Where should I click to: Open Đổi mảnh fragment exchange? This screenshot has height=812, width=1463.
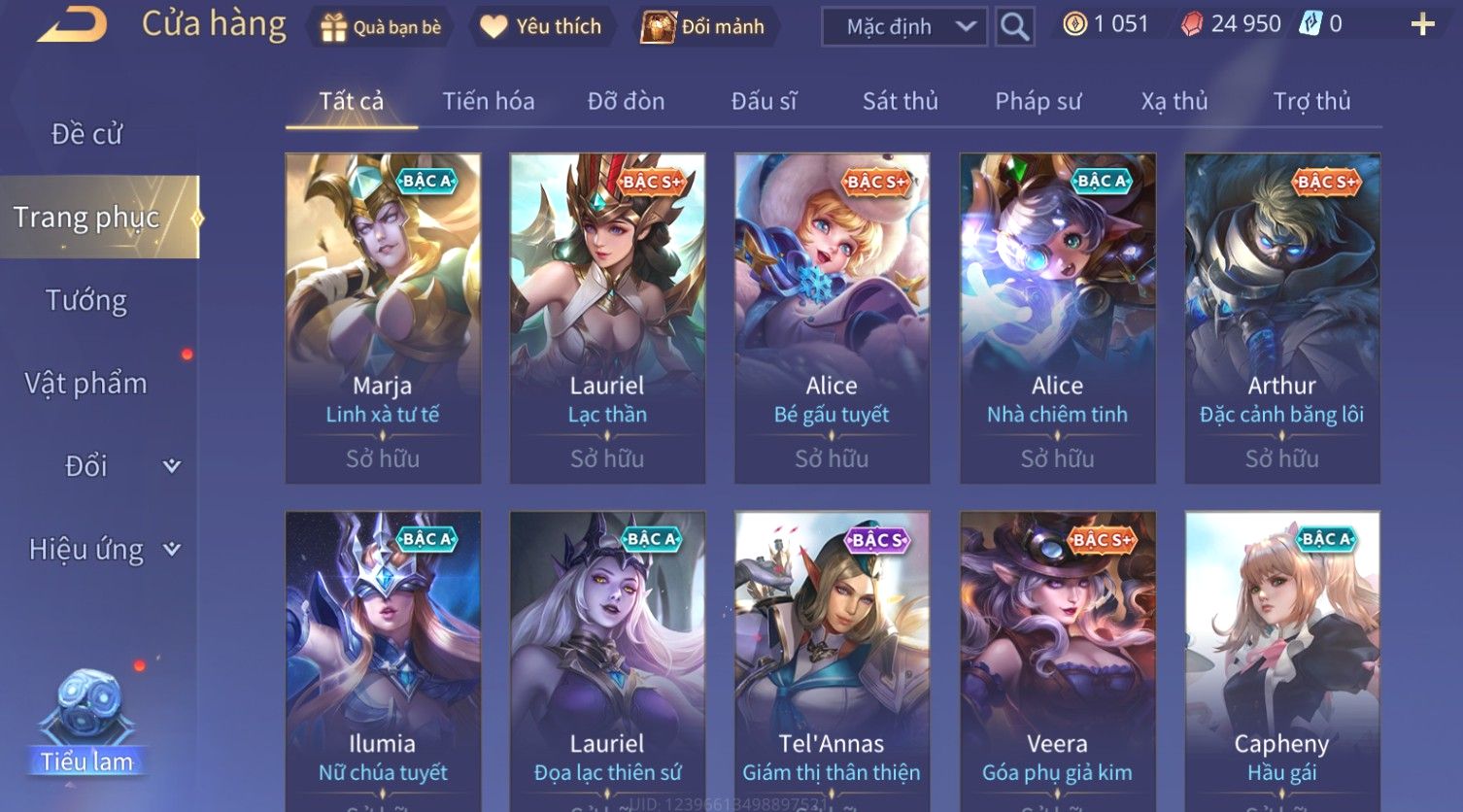(x=703, y=27)
